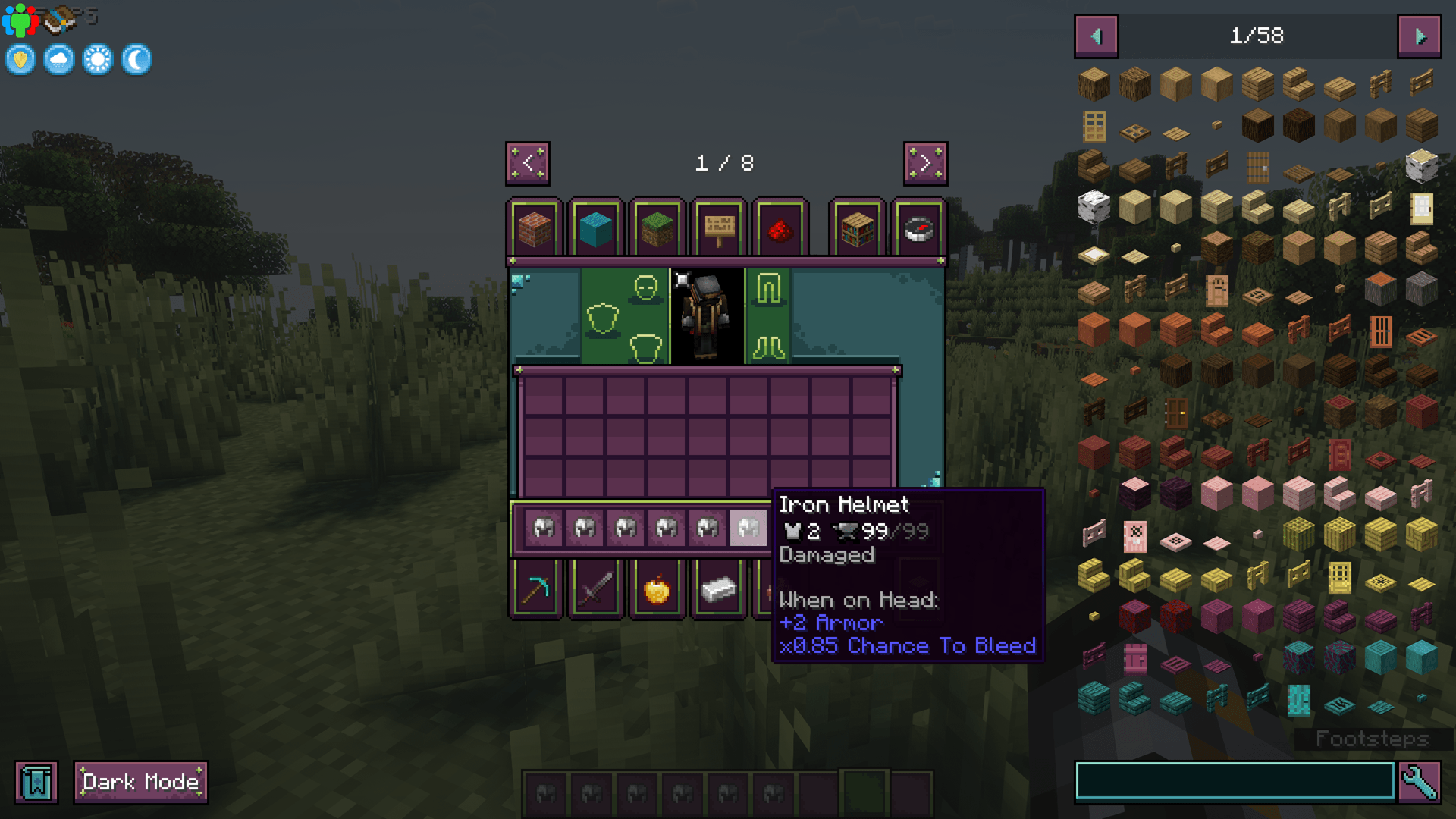
Task: Click the shield icon in top-left toolbar
Action: click(20, 59)
